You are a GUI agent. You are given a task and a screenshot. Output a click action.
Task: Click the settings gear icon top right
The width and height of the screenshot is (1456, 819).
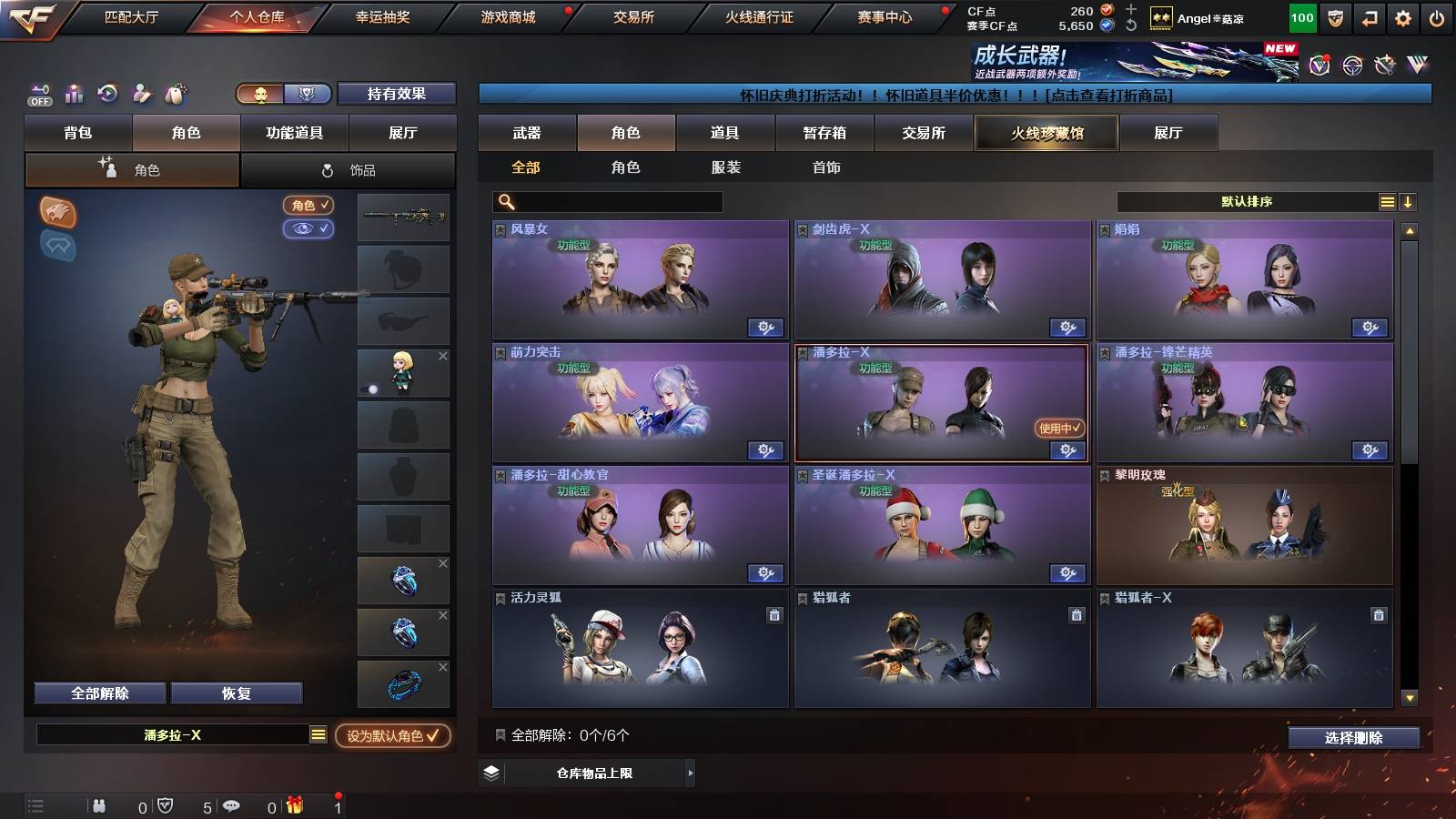click(x=1402, y=16)
